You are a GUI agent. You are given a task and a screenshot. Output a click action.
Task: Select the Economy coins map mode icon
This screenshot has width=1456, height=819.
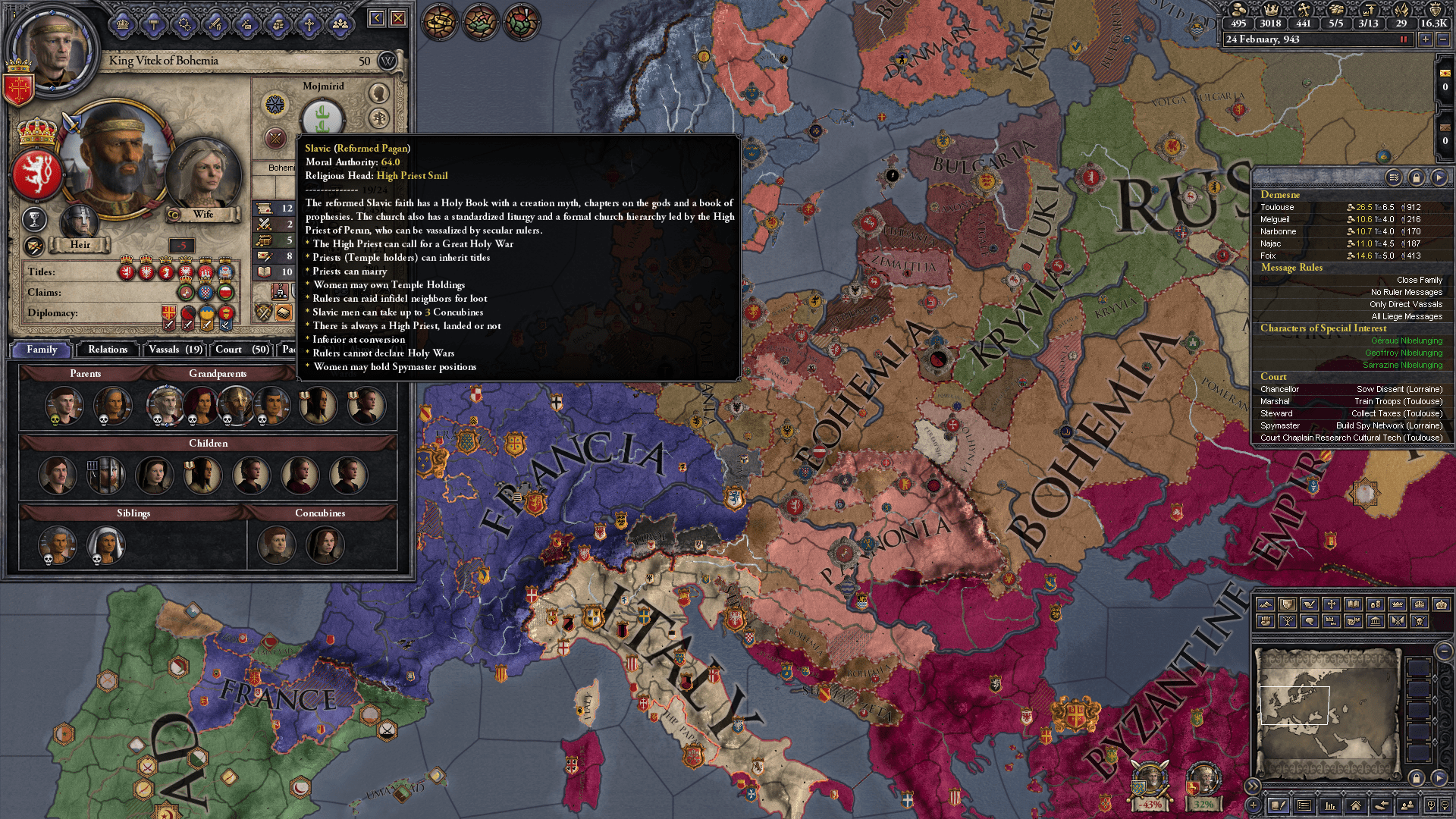[1375, 605]
